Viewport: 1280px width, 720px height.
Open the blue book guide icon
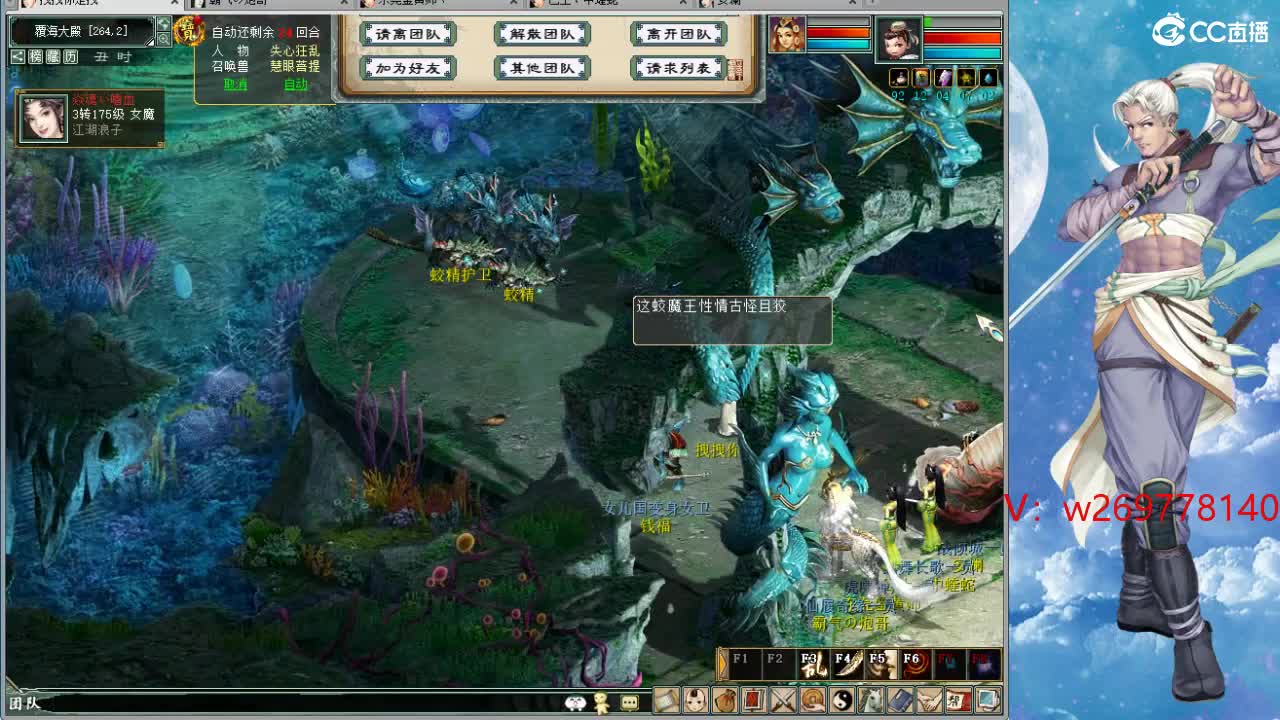[x=900, y=701]
